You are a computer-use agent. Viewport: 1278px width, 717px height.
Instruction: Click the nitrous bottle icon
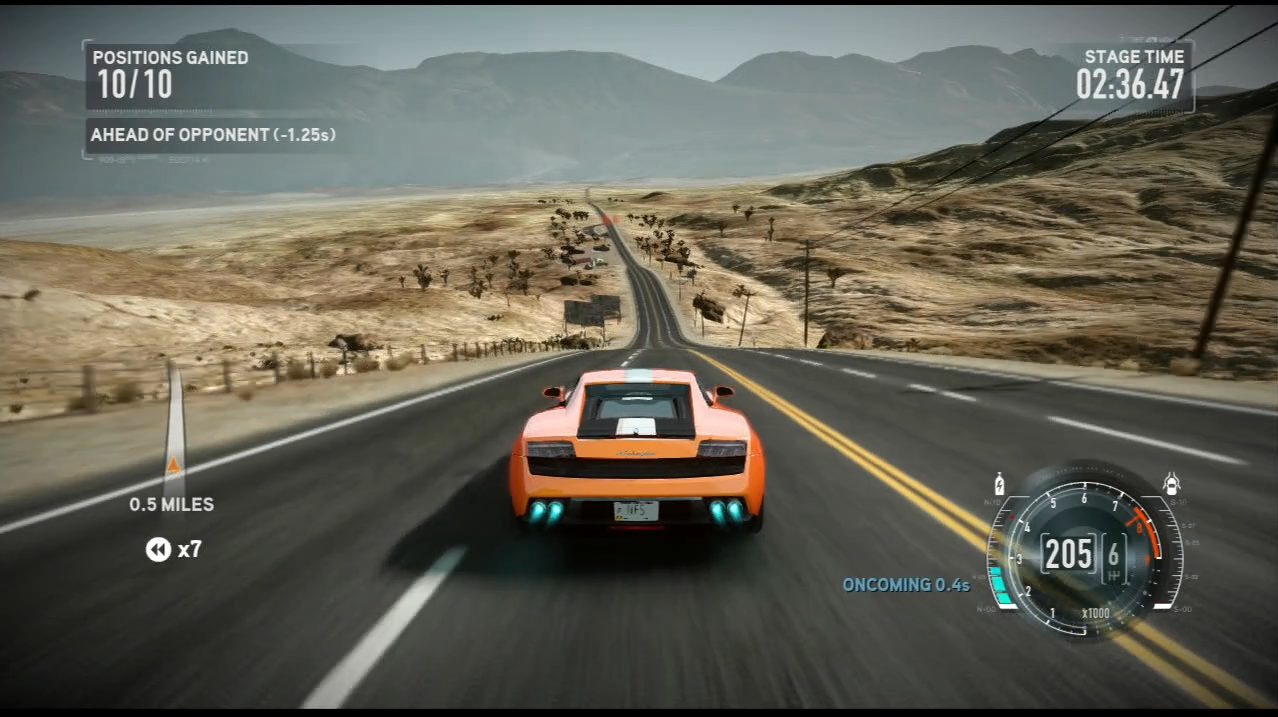click(999, 485)
